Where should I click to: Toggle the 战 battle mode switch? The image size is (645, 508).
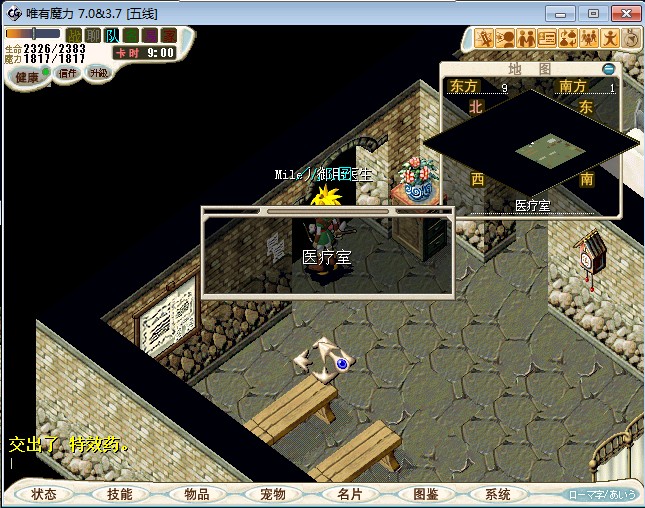[x=73, y=35]
